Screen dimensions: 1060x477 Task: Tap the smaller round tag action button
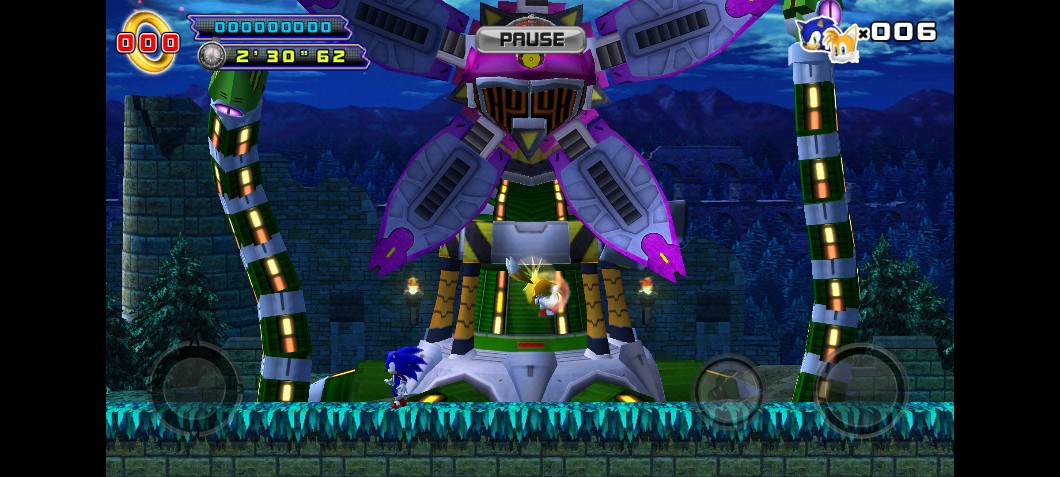coord(728,390)
